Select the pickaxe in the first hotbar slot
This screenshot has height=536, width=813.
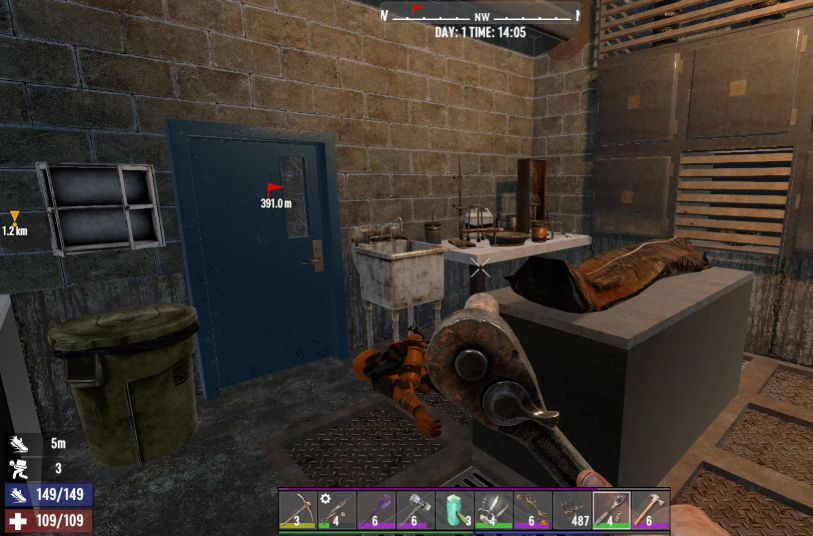tap(297, 508)
